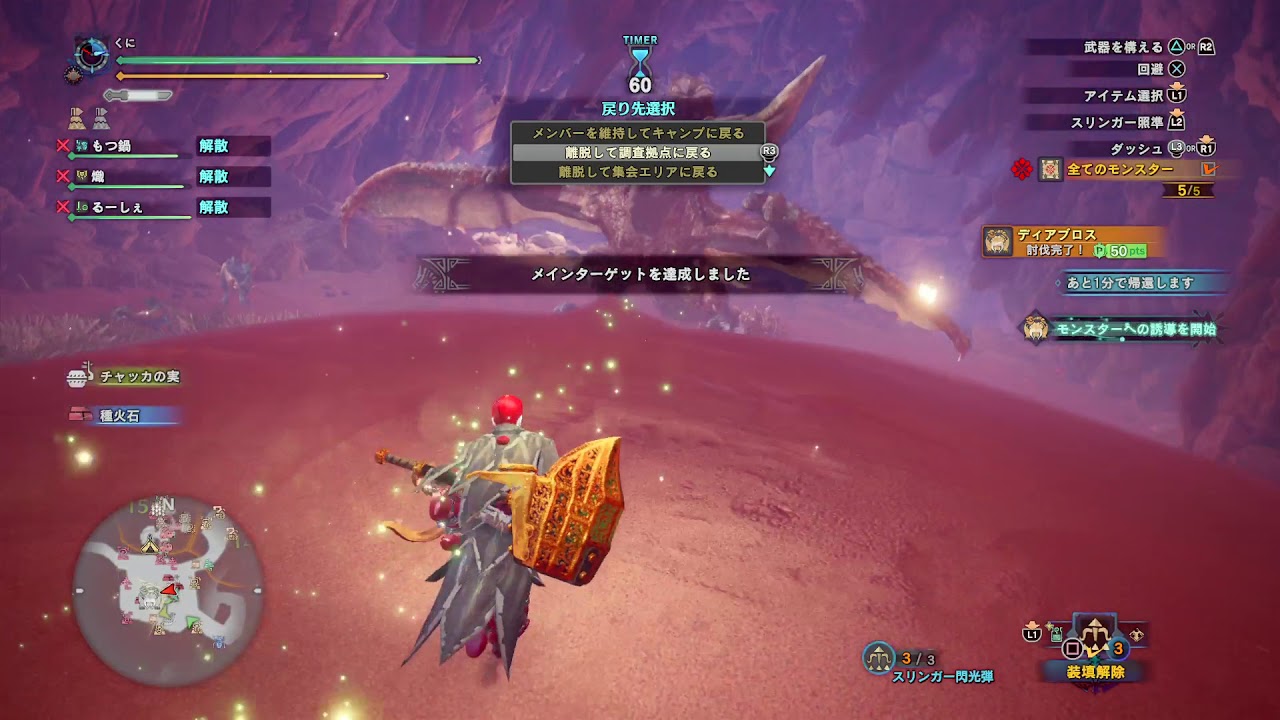Screen dimensions: 1280x720
Task: Select the player くに status icon
Action: tap(92, 54)
